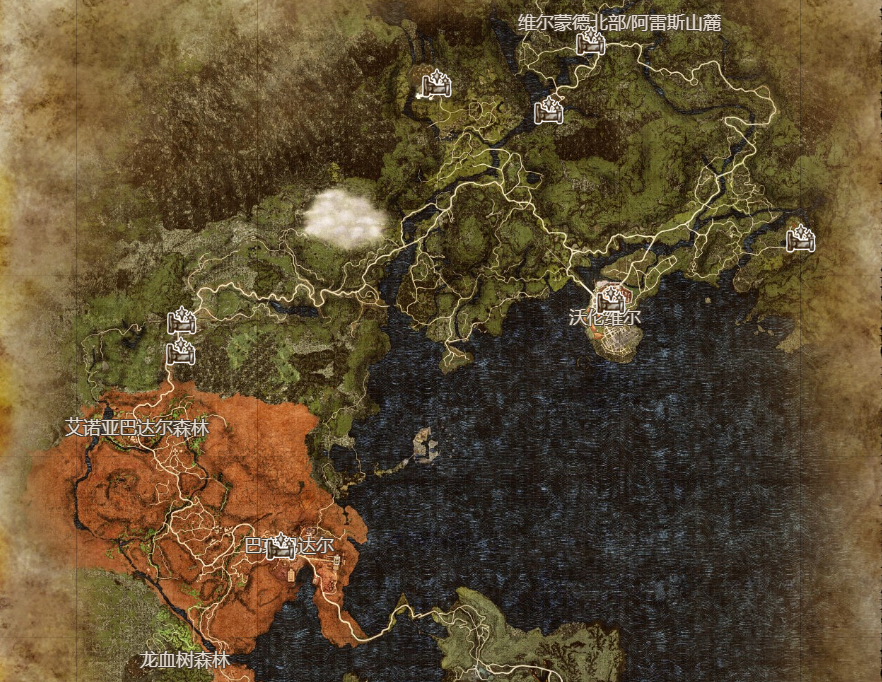Click the 维尔蒙德北部/阿雷斯山麓 region label
Screen dimensions: 882x682
[x=619, y=22]
